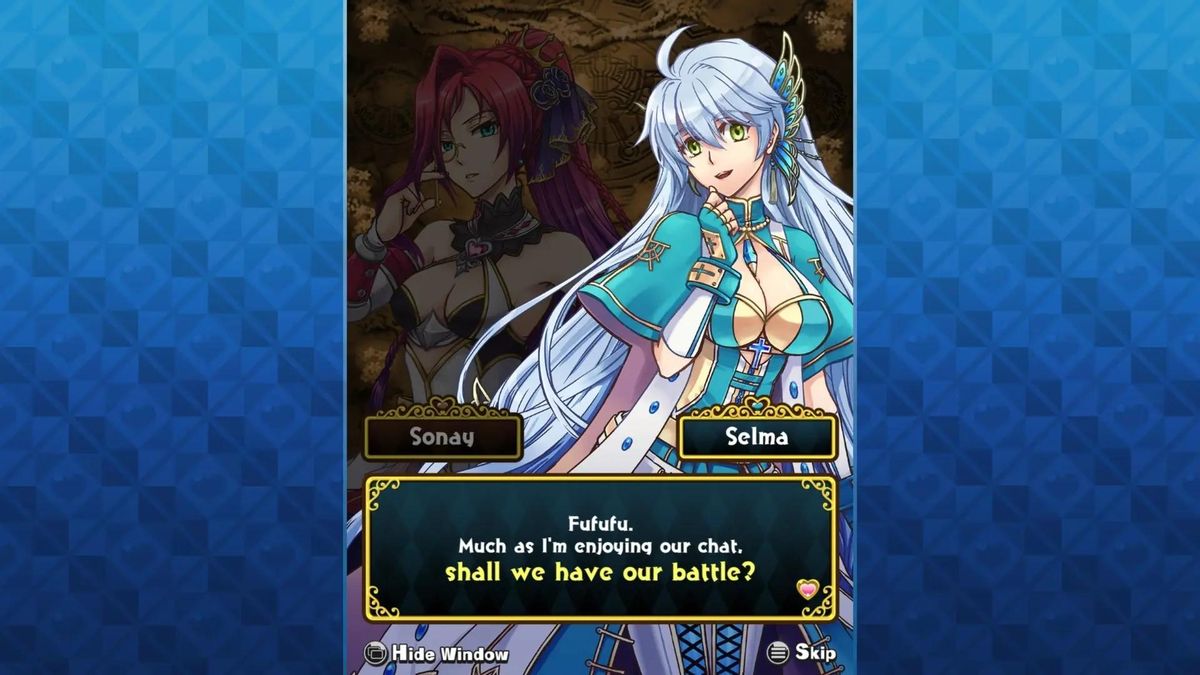Skip the conversation scene
Viewport: 1200px width, 675px height.
tap(801, 653)
